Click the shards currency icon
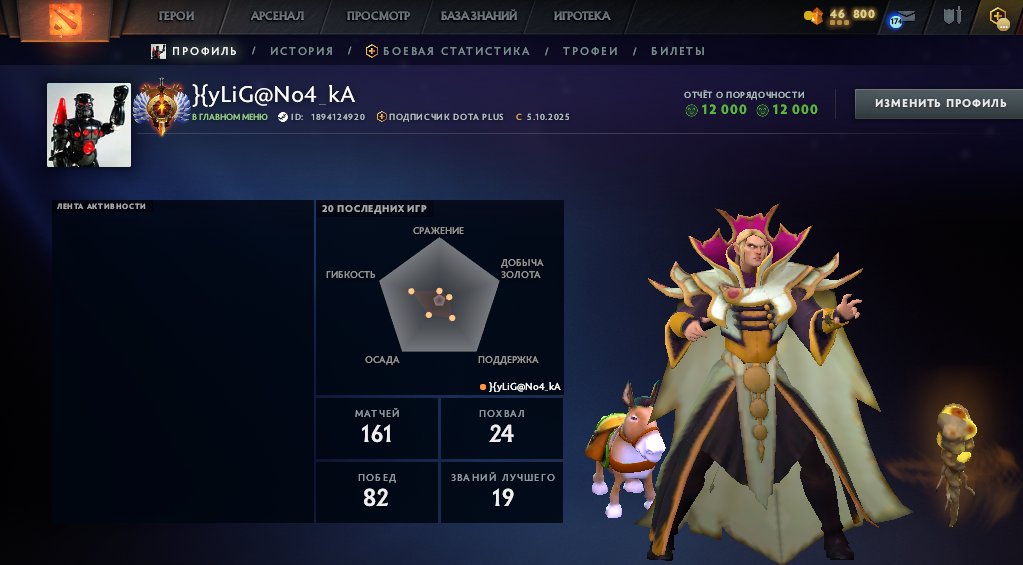This screenshot has height=565, width=1023. (814, 16)
